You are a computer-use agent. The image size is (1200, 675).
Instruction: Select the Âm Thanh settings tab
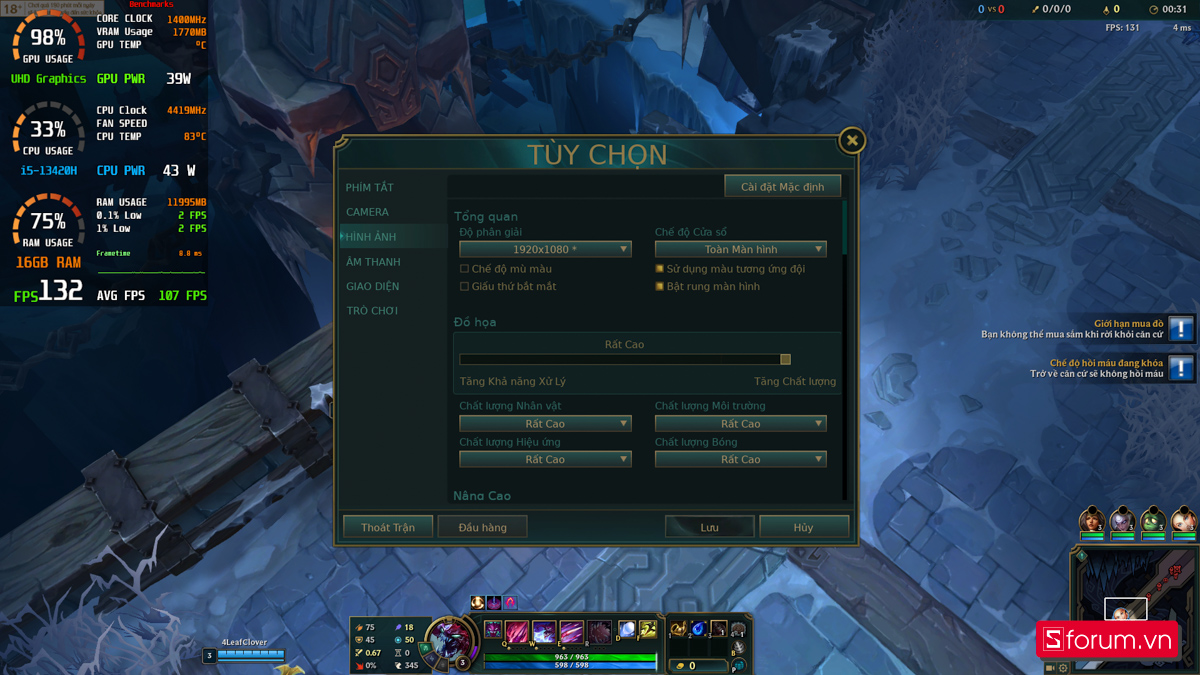click(373, 262)
